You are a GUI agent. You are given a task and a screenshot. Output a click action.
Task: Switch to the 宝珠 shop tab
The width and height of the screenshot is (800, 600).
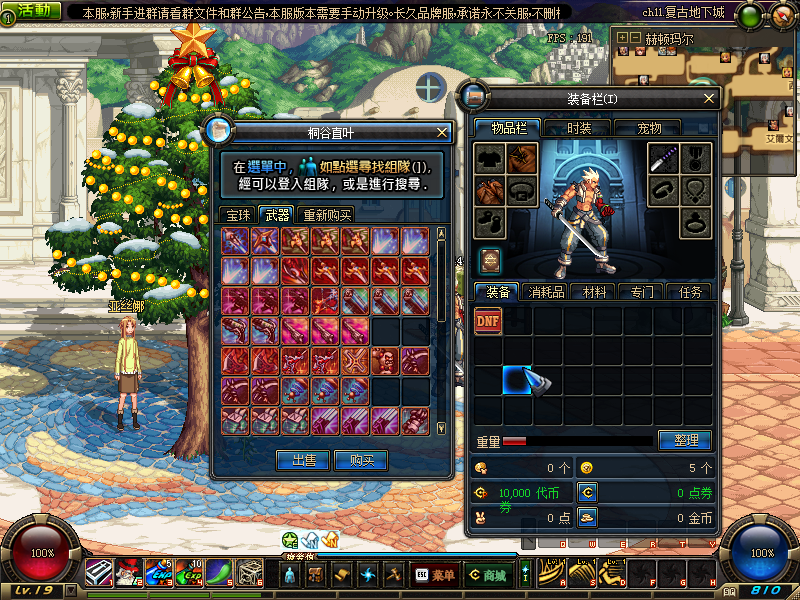[x=237, y=215]
